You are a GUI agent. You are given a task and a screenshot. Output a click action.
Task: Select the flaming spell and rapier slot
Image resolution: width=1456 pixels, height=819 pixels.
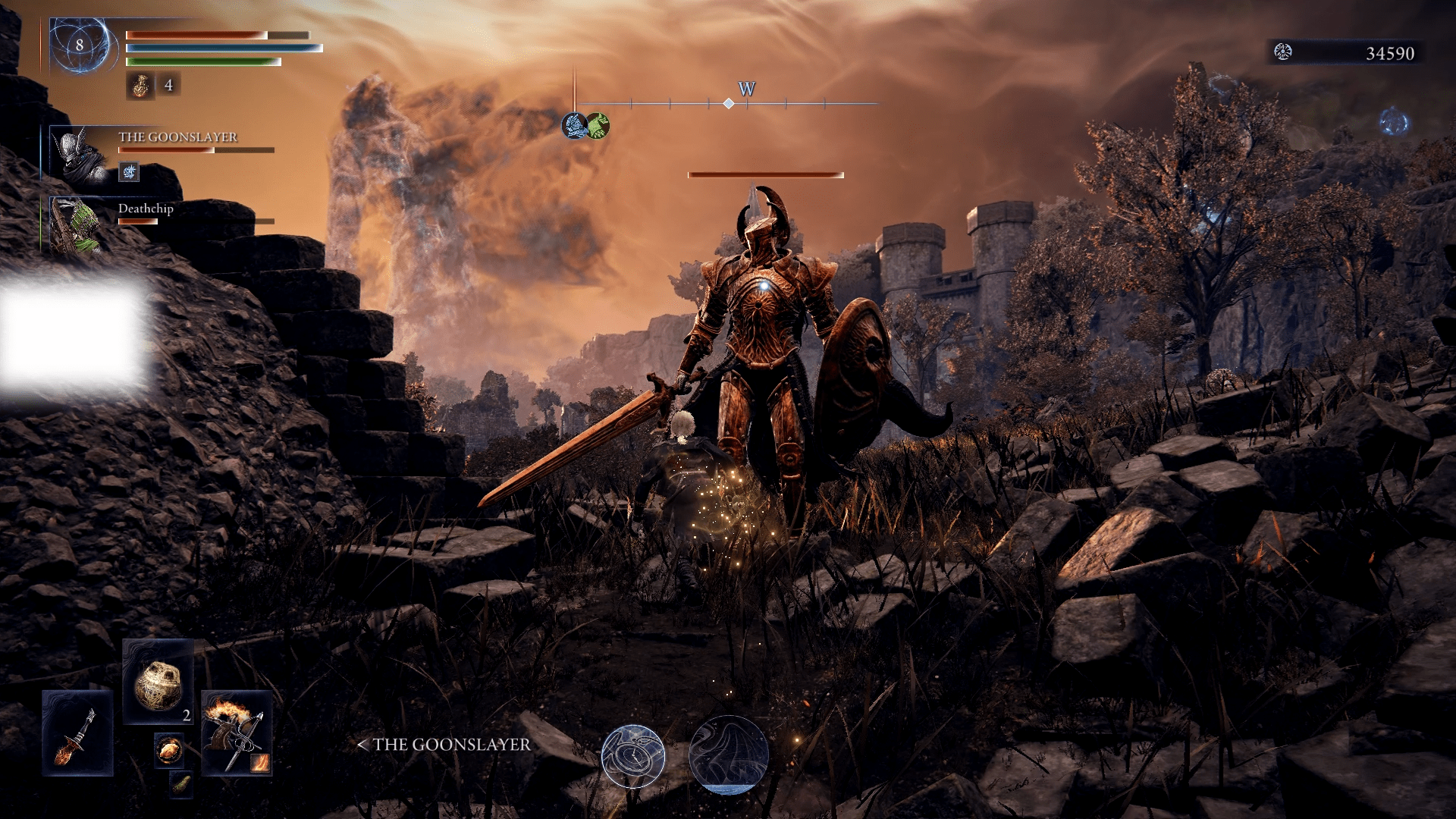click(236, 733)
